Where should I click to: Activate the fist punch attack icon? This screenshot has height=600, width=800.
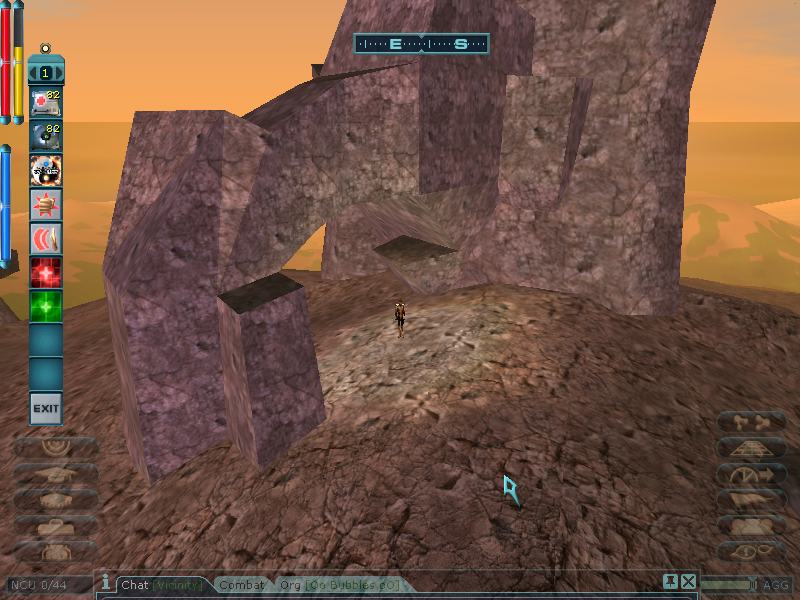tap(46, 204)
